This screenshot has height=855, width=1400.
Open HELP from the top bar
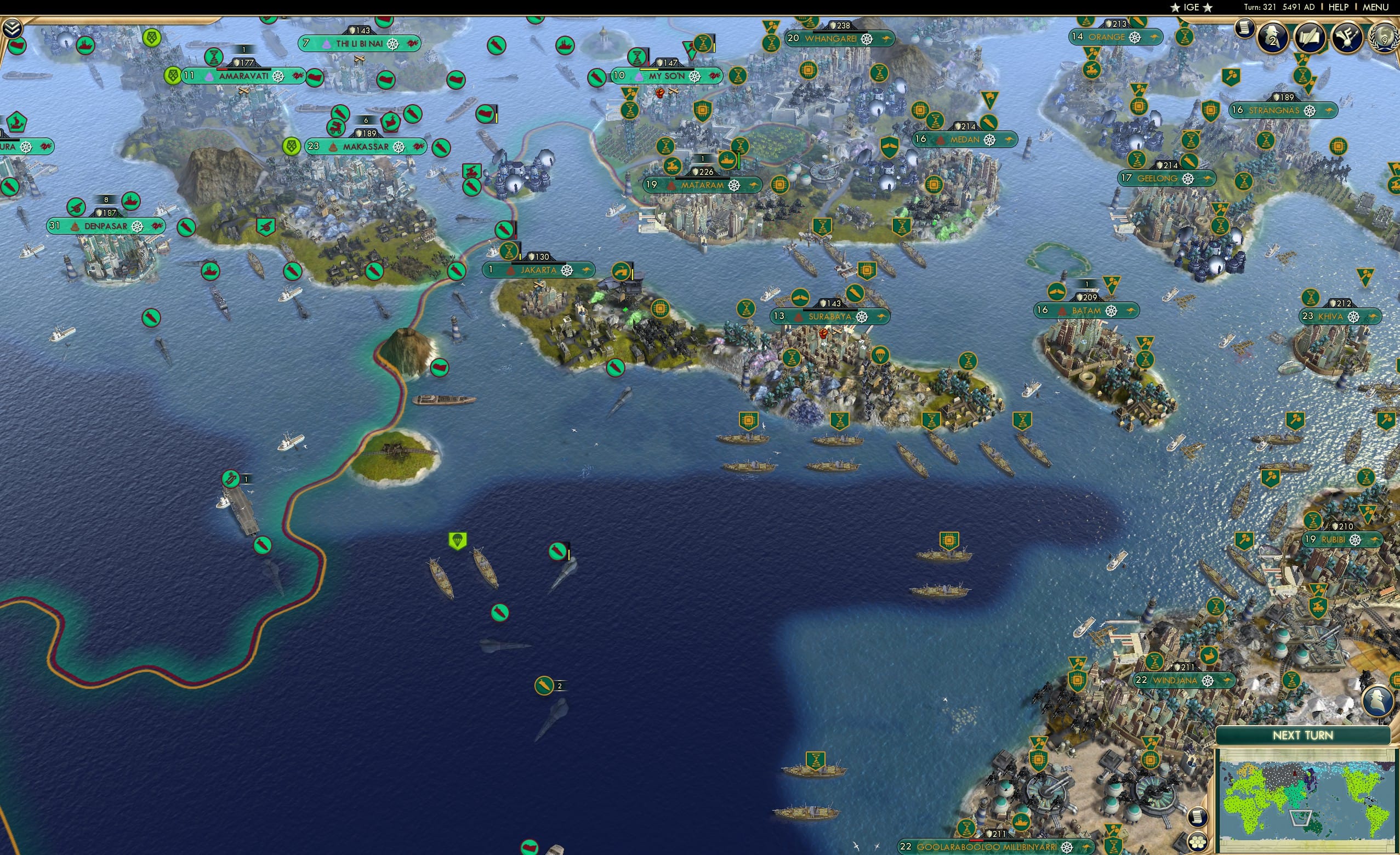click(1339, 7)
